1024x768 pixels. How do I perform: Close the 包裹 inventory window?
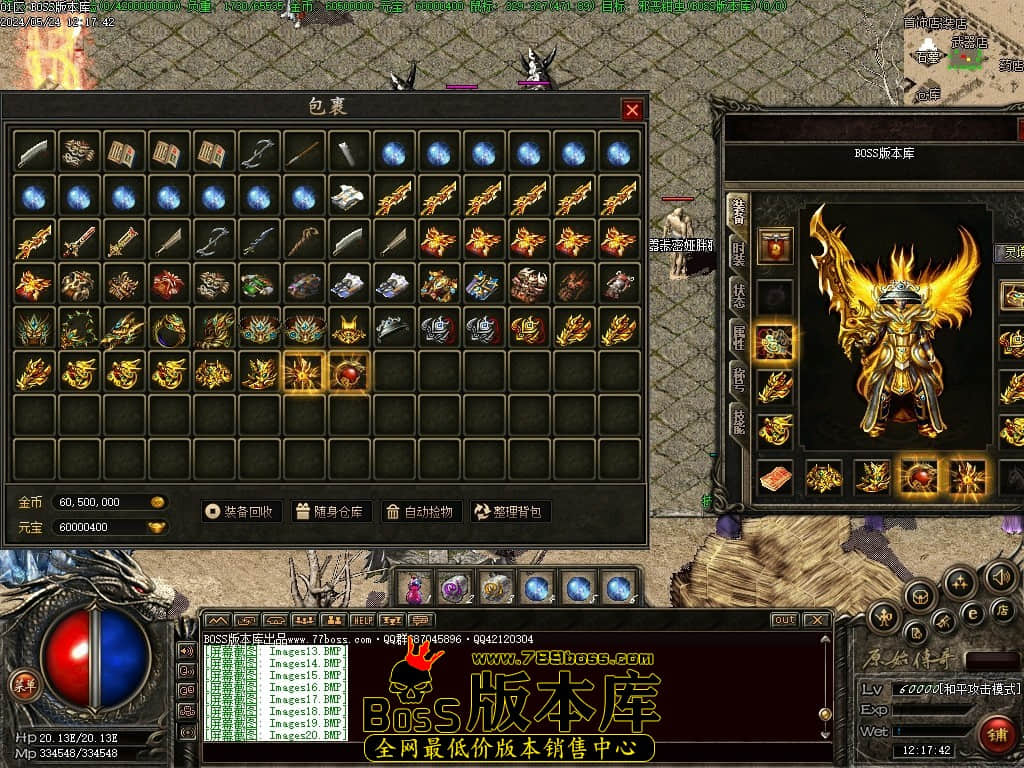(x=632, y=110)
